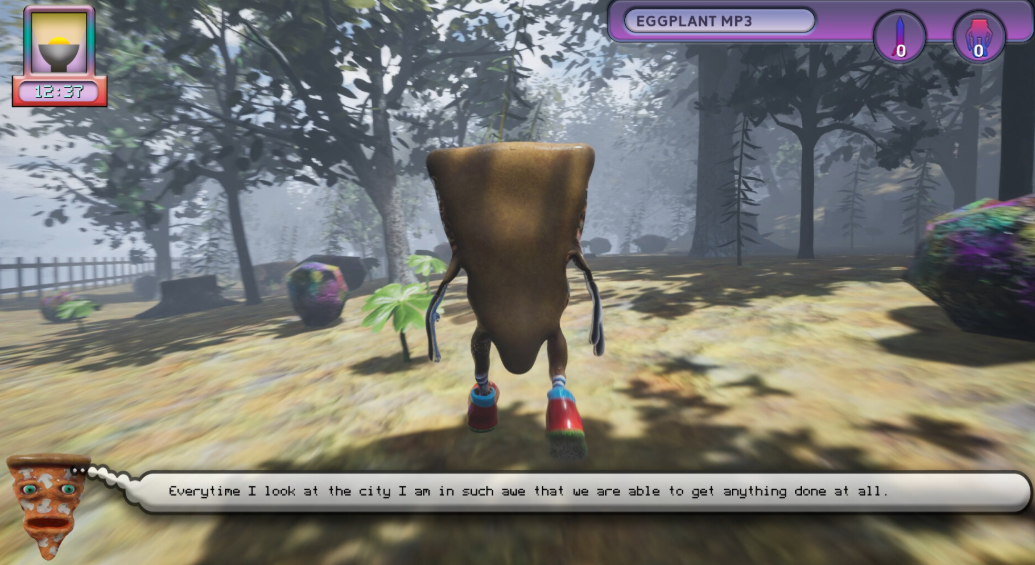
Task: Click the blue crystal shard counter icon
Action: [x=900, y=37]
